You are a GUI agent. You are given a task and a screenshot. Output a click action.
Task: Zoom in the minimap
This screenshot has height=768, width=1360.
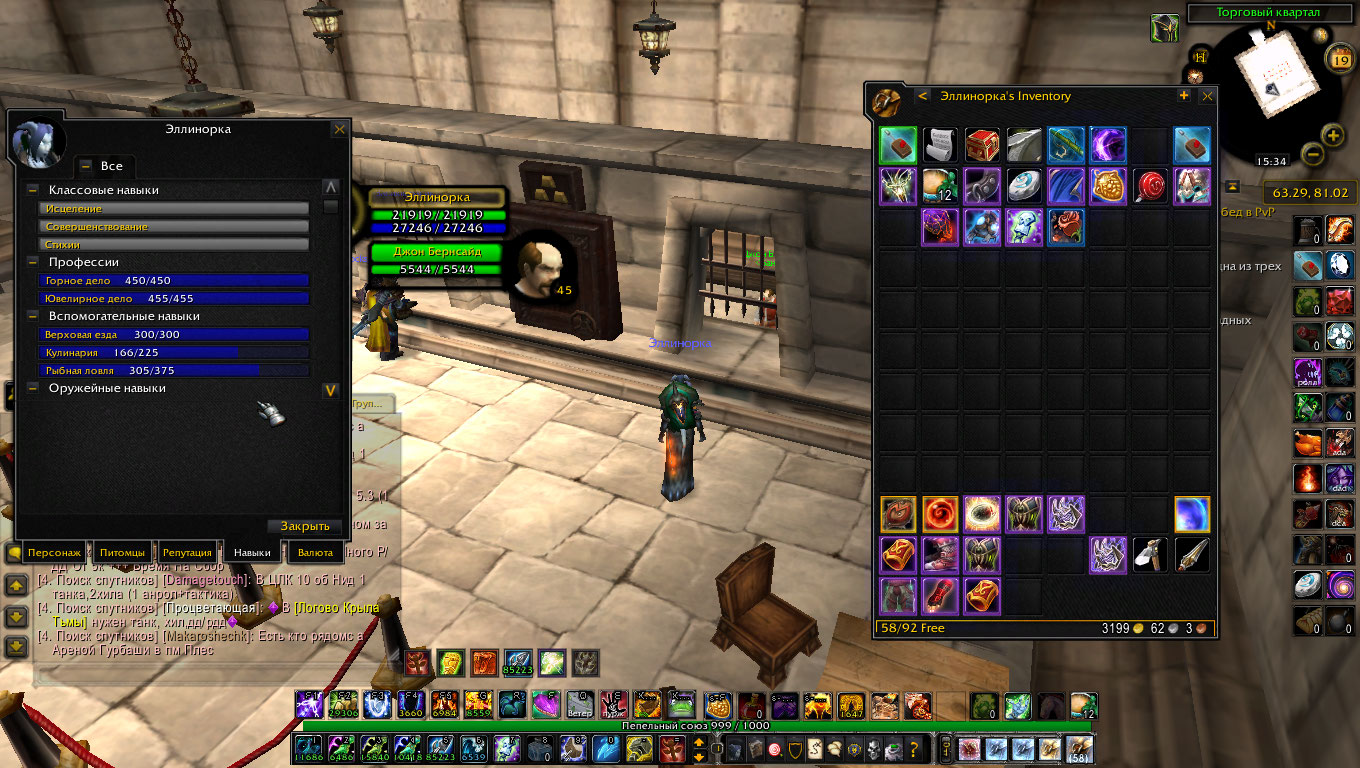[x=1333, y=135]
